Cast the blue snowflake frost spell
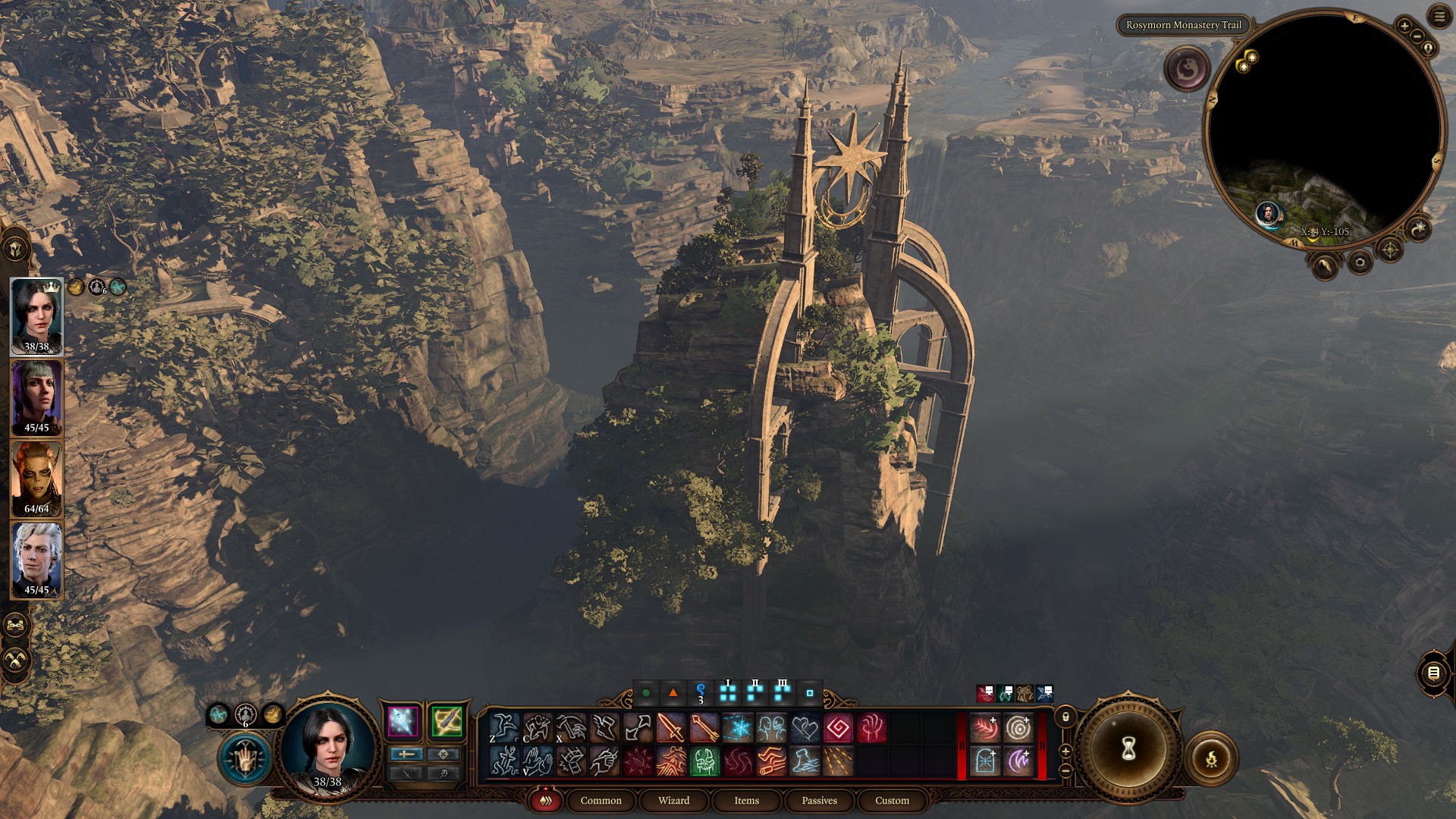Viewport: 1456px width, 819px height. [x=738, y=728]
